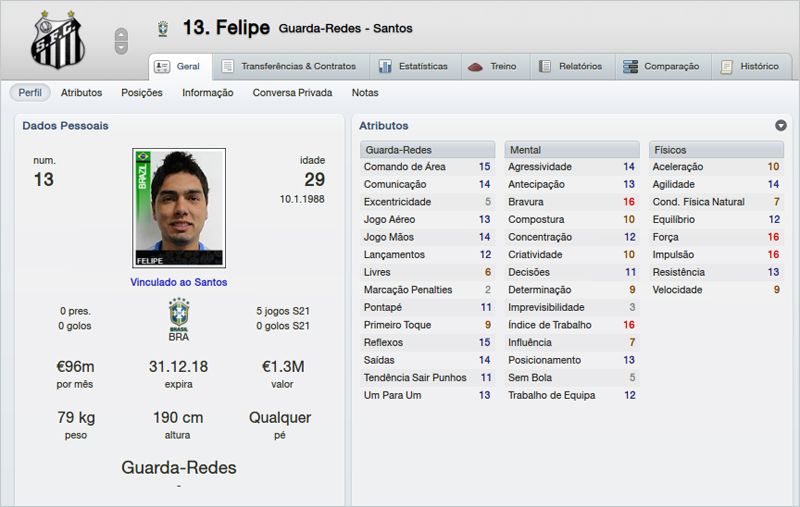Screen dimensions: 800x507
Task: Go to previous player with the up arrow
Action: (122, 34)
